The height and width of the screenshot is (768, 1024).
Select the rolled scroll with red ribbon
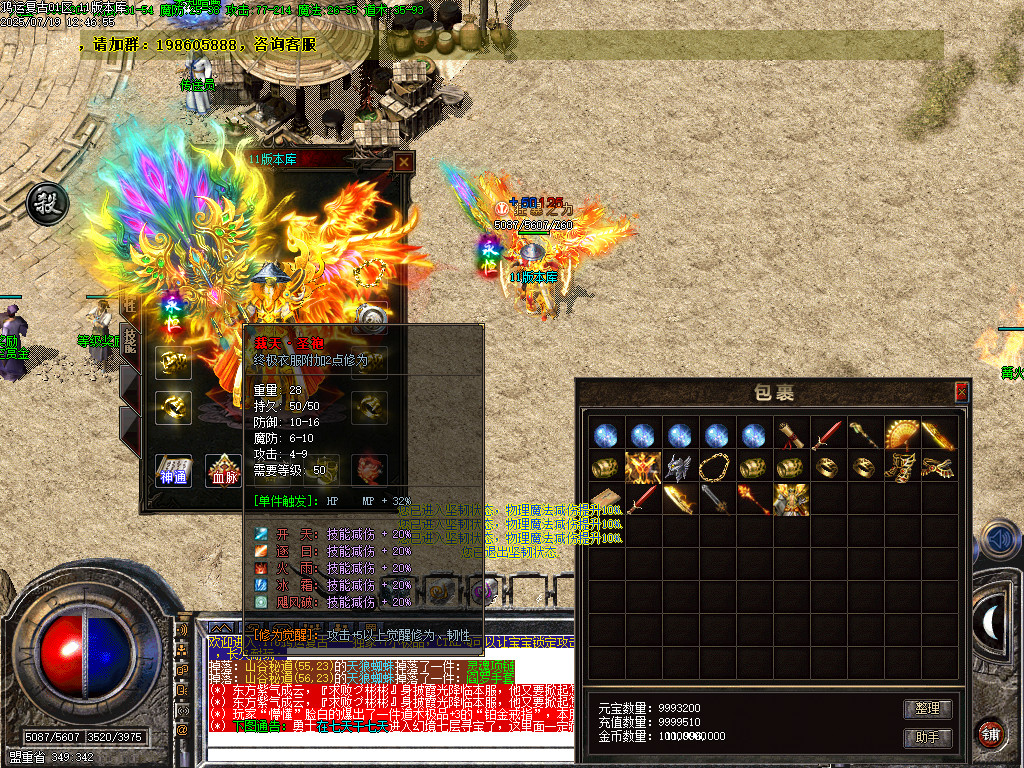click(791, 434)
